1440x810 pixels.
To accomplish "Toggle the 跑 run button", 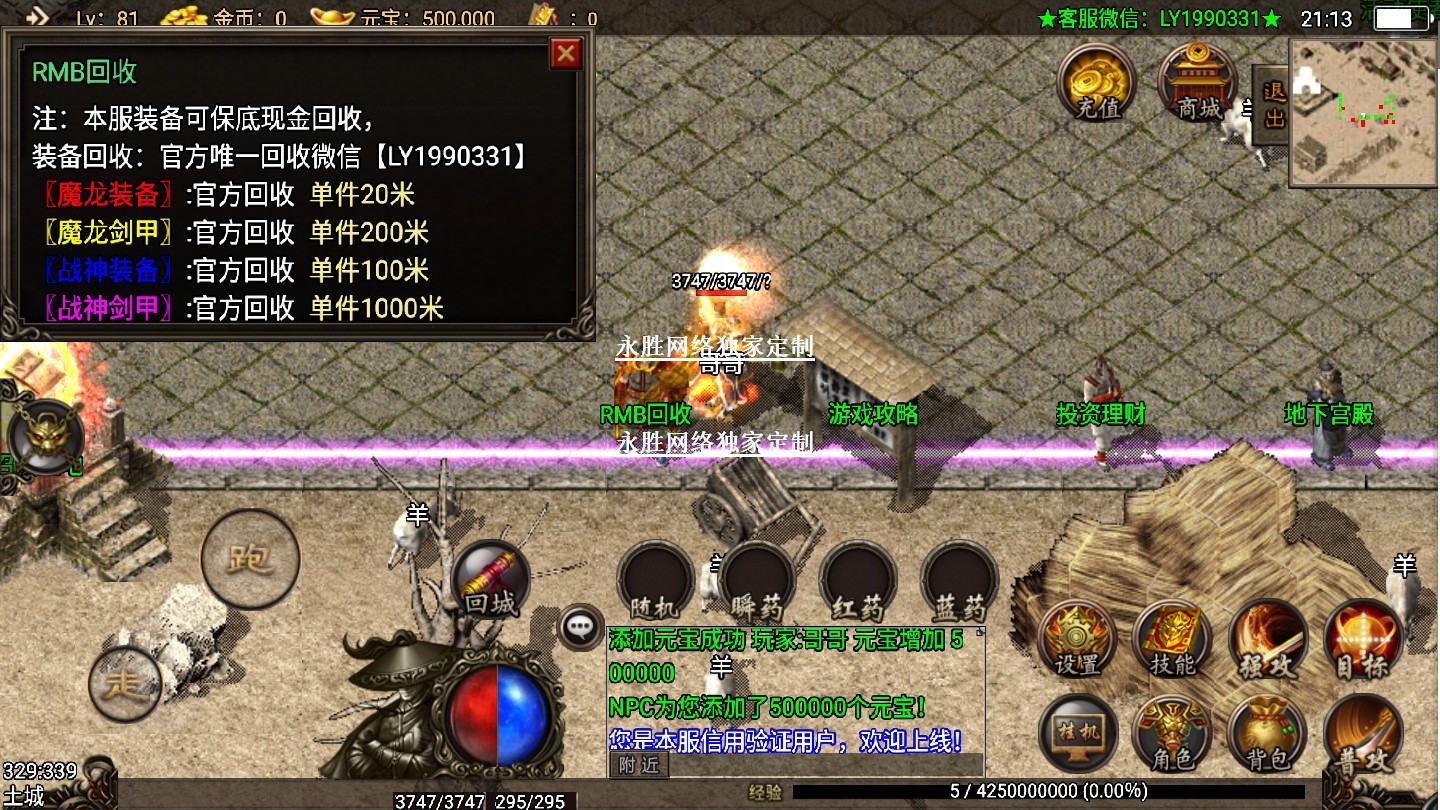I will pyautogui.click(x=250, y=558).
